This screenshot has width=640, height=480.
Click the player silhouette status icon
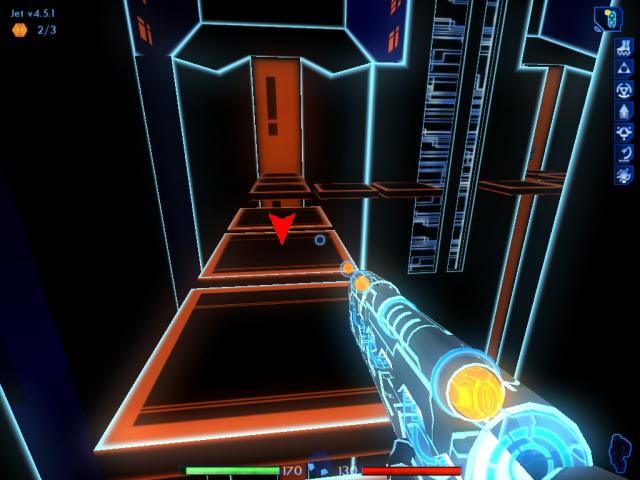(619, 451)
